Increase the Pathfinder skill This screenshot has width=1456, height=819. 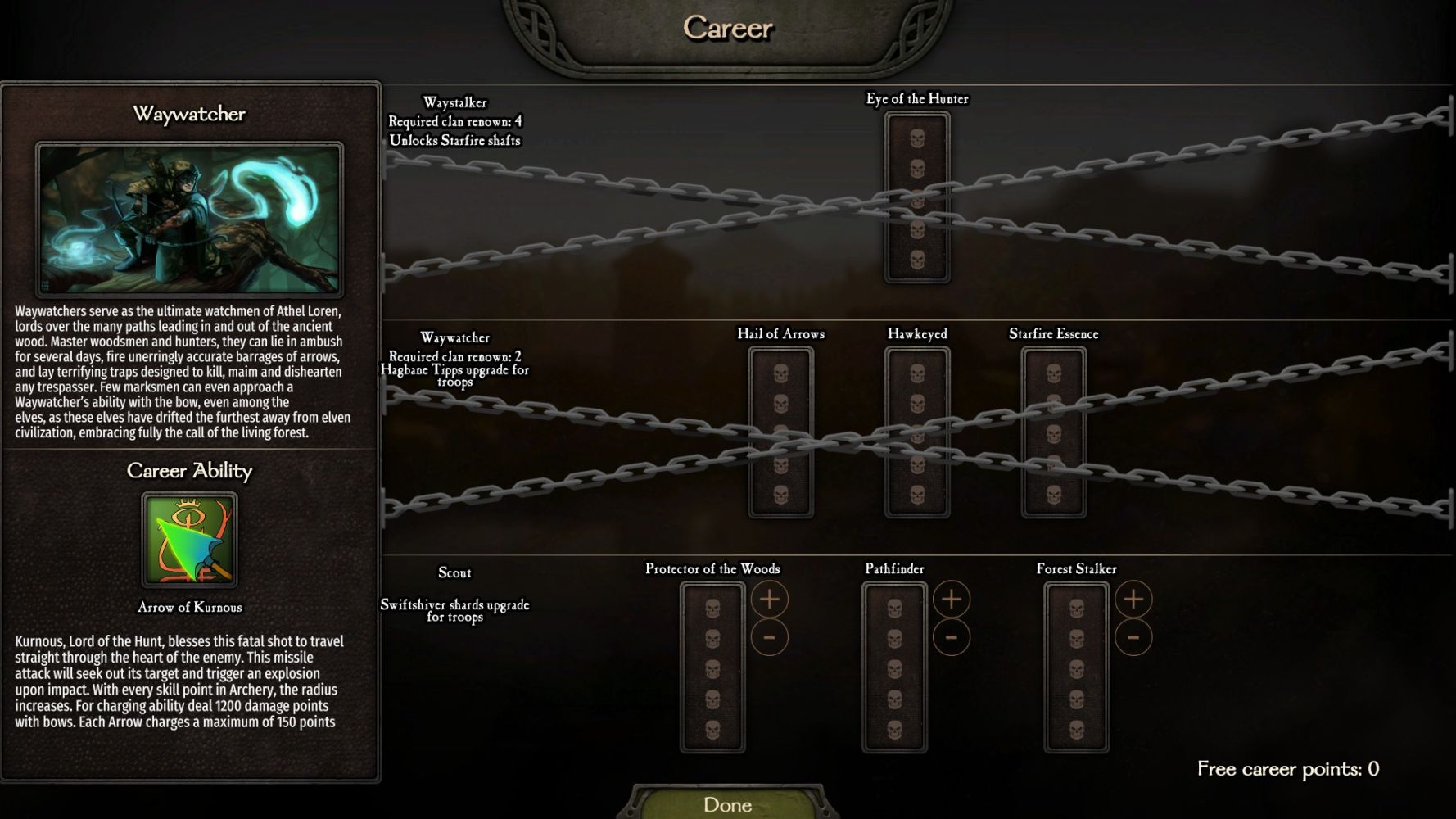click(951, 600)
